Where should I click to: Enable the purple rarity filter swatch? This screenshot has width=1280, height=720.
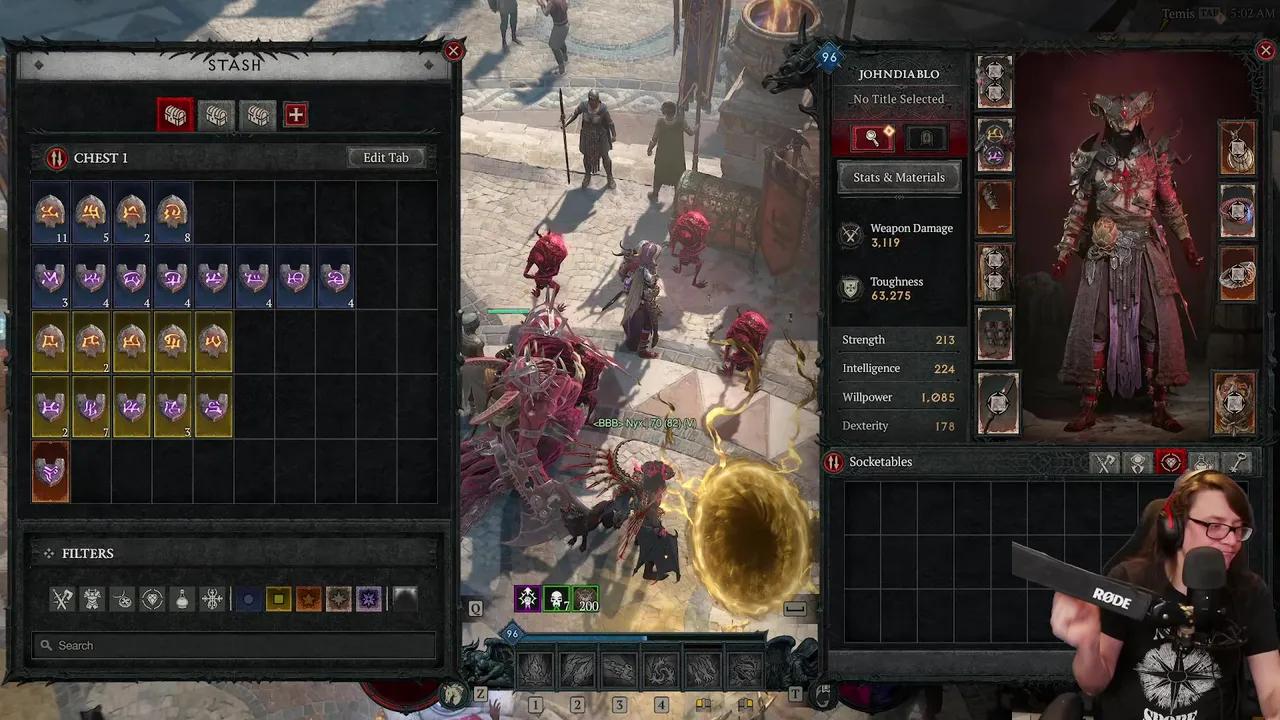coord(369,599)
